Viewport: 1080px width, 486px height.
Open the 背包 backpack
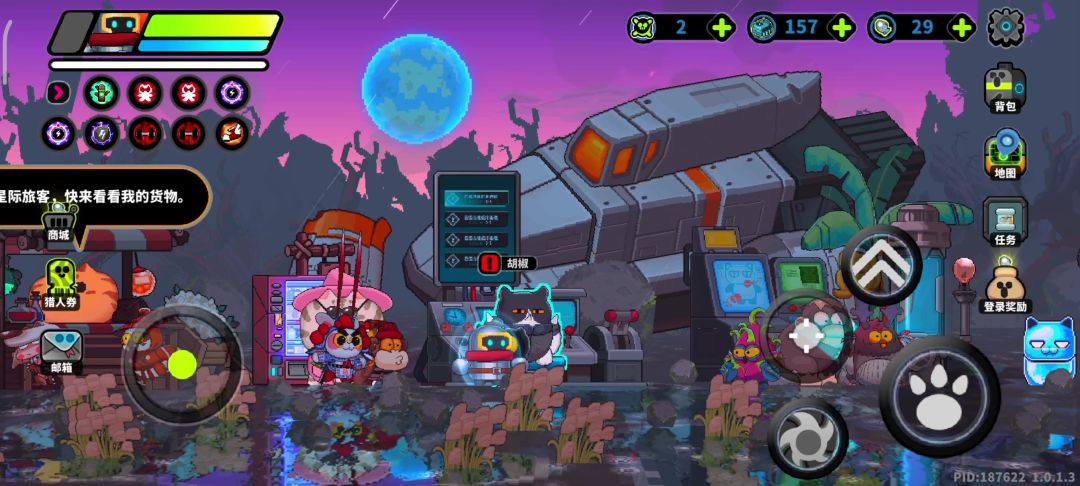(x=1004, y=87)
